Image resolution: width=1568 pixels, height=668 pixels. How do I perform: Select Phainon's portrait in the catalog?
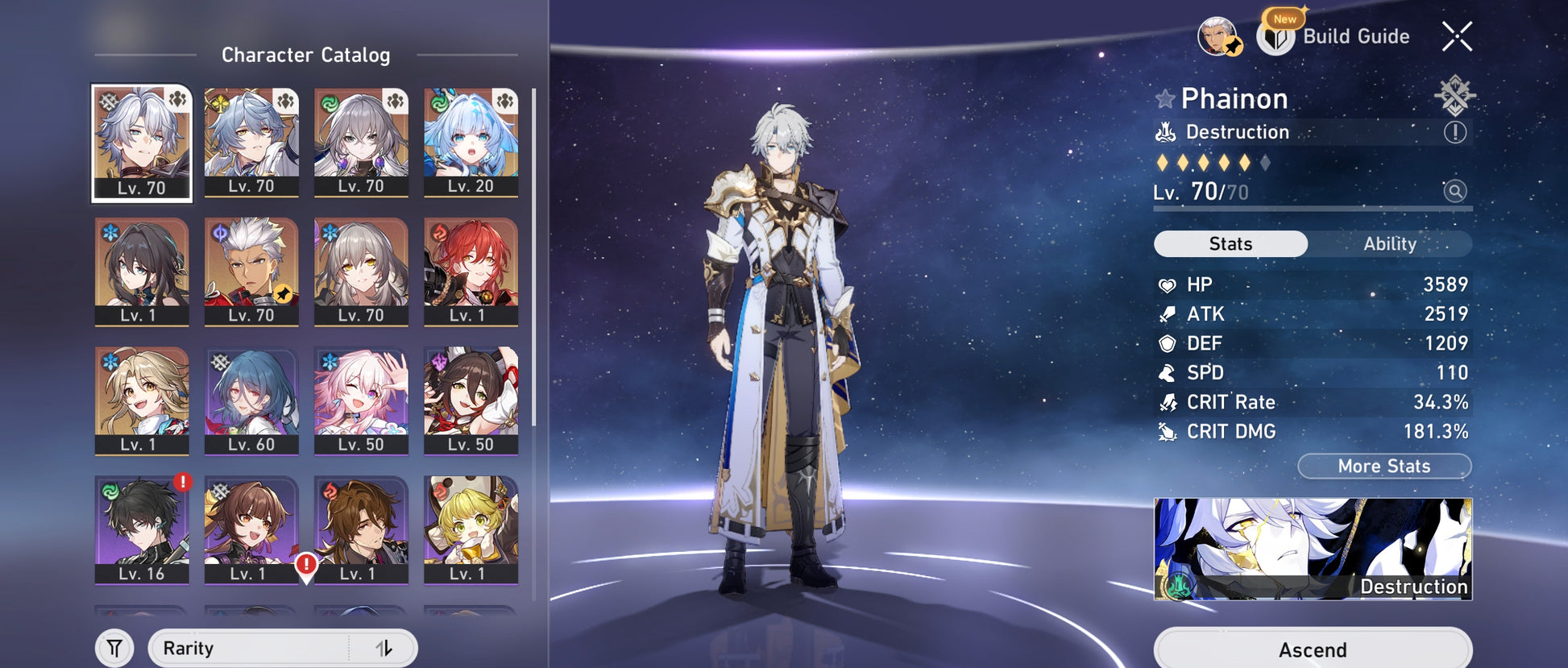coord(142,143)
